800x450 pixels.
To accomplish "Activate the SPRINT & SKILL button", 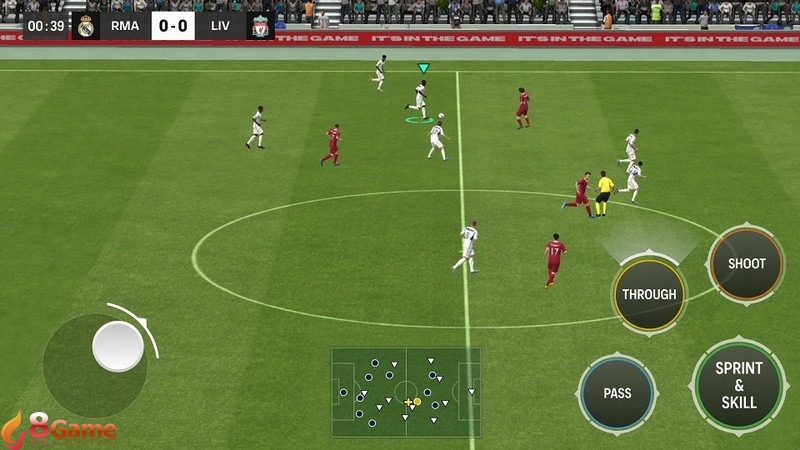I will click(739, 385).
